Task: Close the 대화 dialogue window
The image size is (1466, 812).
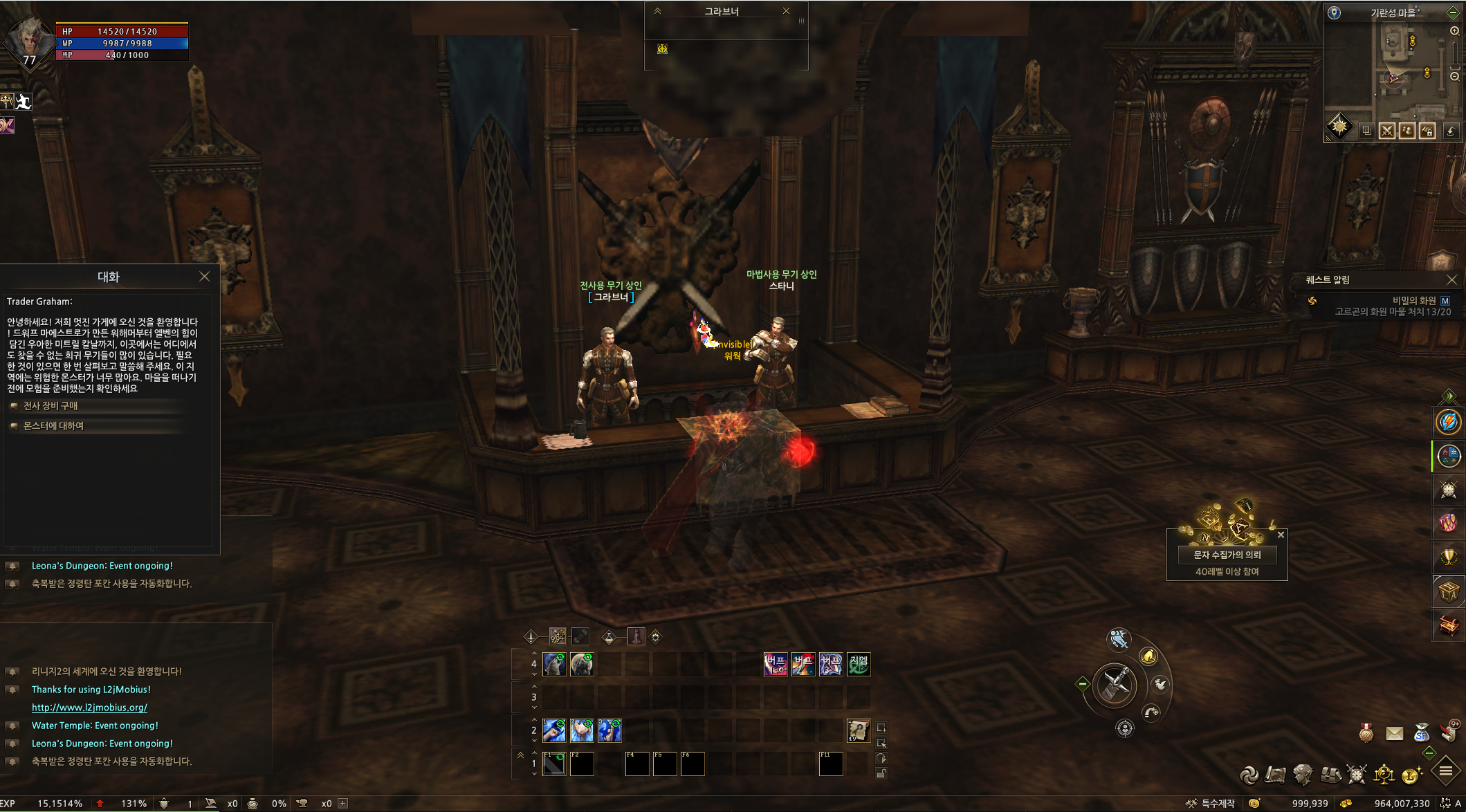Action: pyautogui.click(x=204, y=277)
